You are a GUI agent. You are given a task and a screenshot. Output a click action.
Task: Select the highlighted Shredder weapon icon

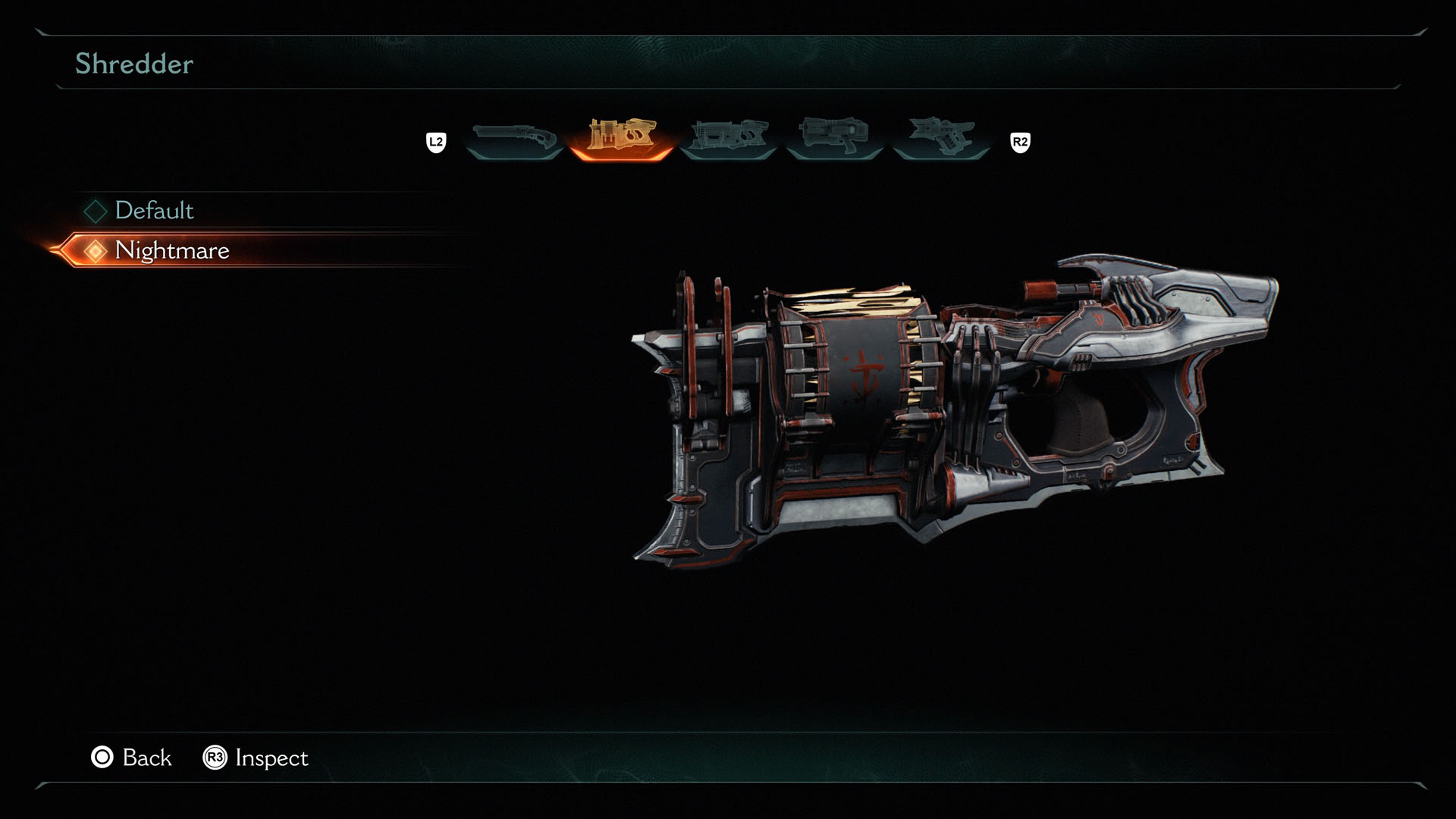(621, 136)
